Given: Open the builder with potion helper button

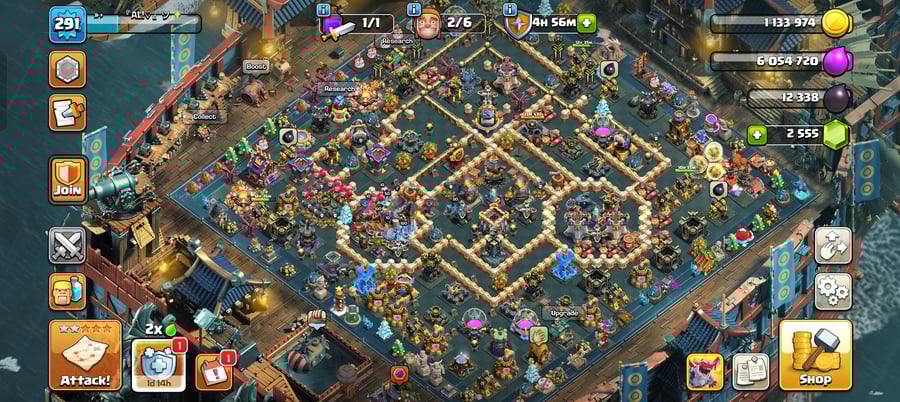Looking at the screenshot, I should click(x=68, y=291).
